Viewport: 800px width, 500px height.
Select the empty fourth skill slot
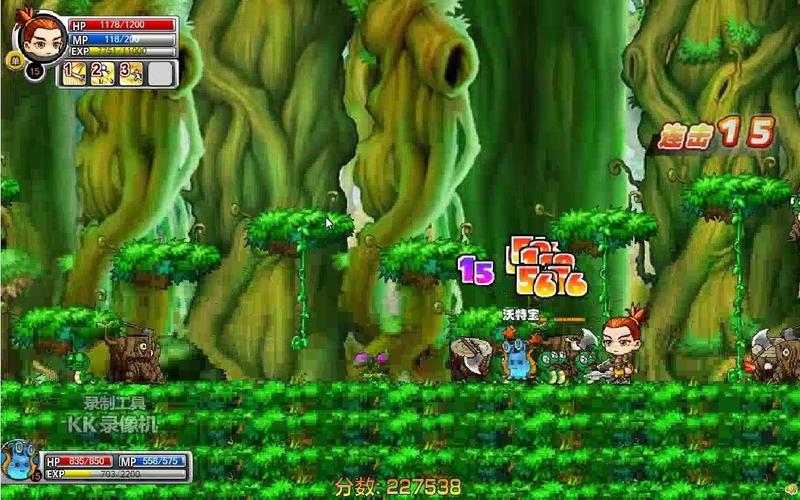[x=160, y=73]
